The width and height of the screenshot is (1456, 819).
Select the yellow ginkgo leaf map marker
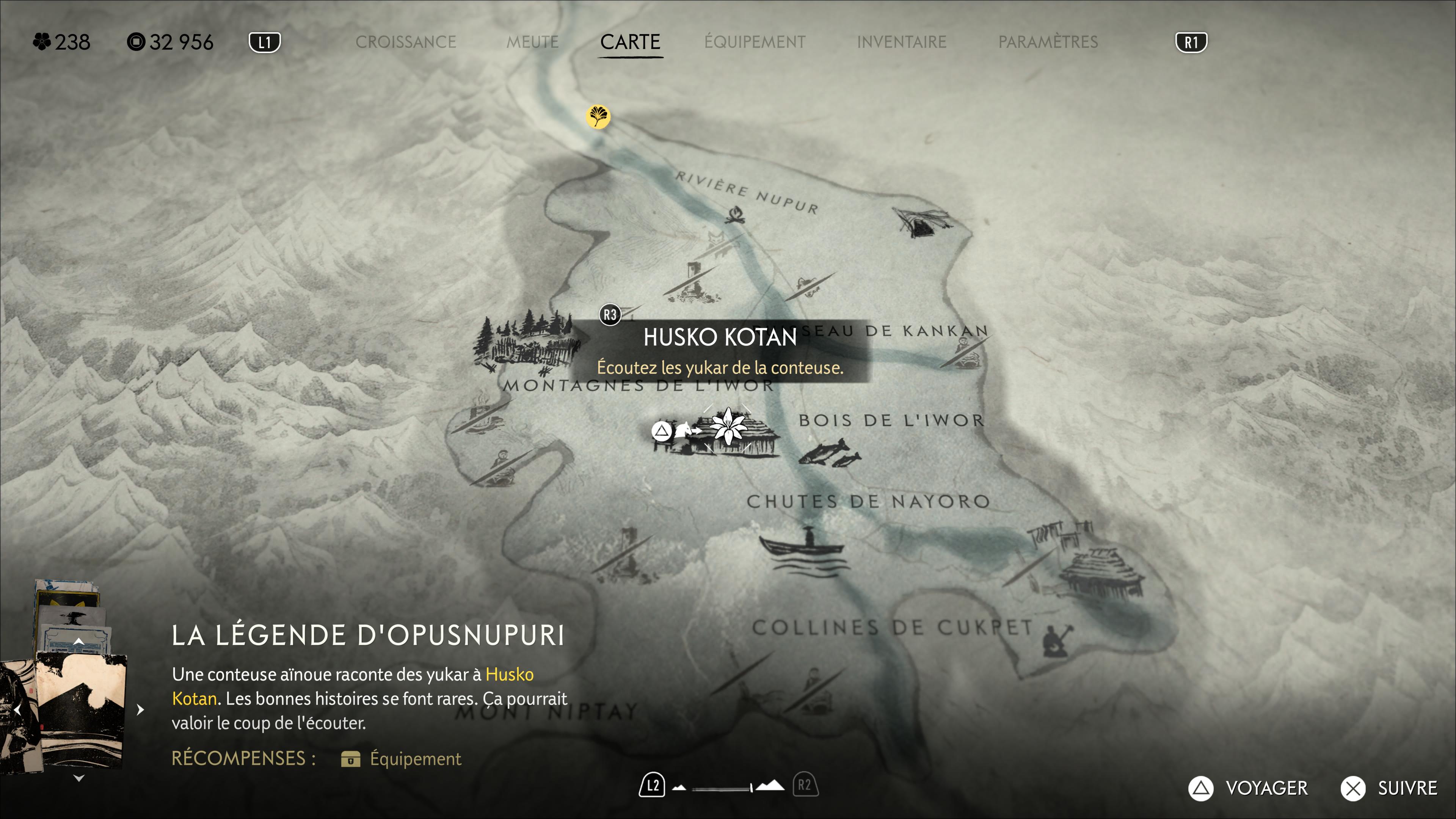[x=598, y=116]
